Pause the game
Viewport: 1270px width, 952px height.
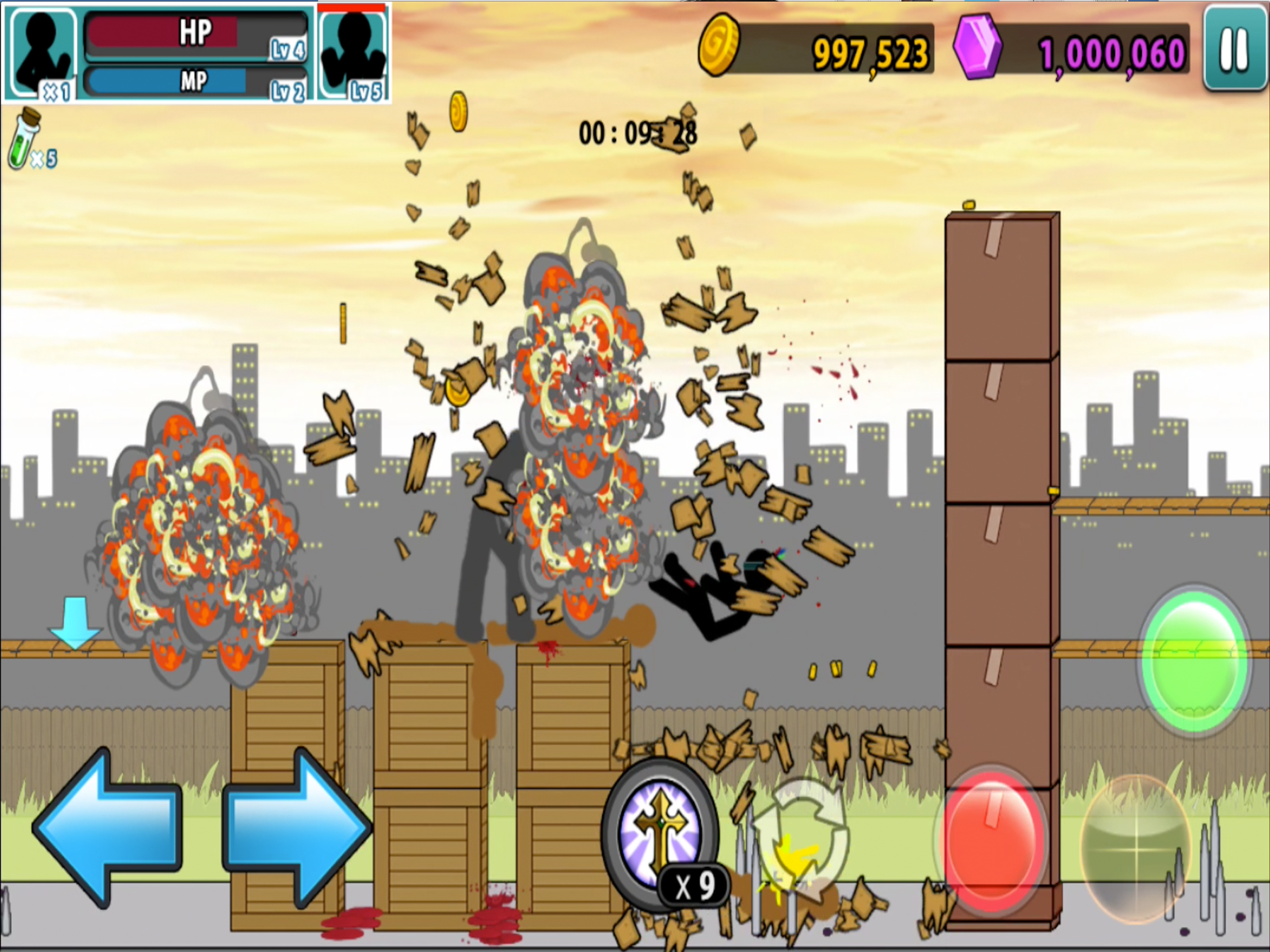(x=1234, y=49)
